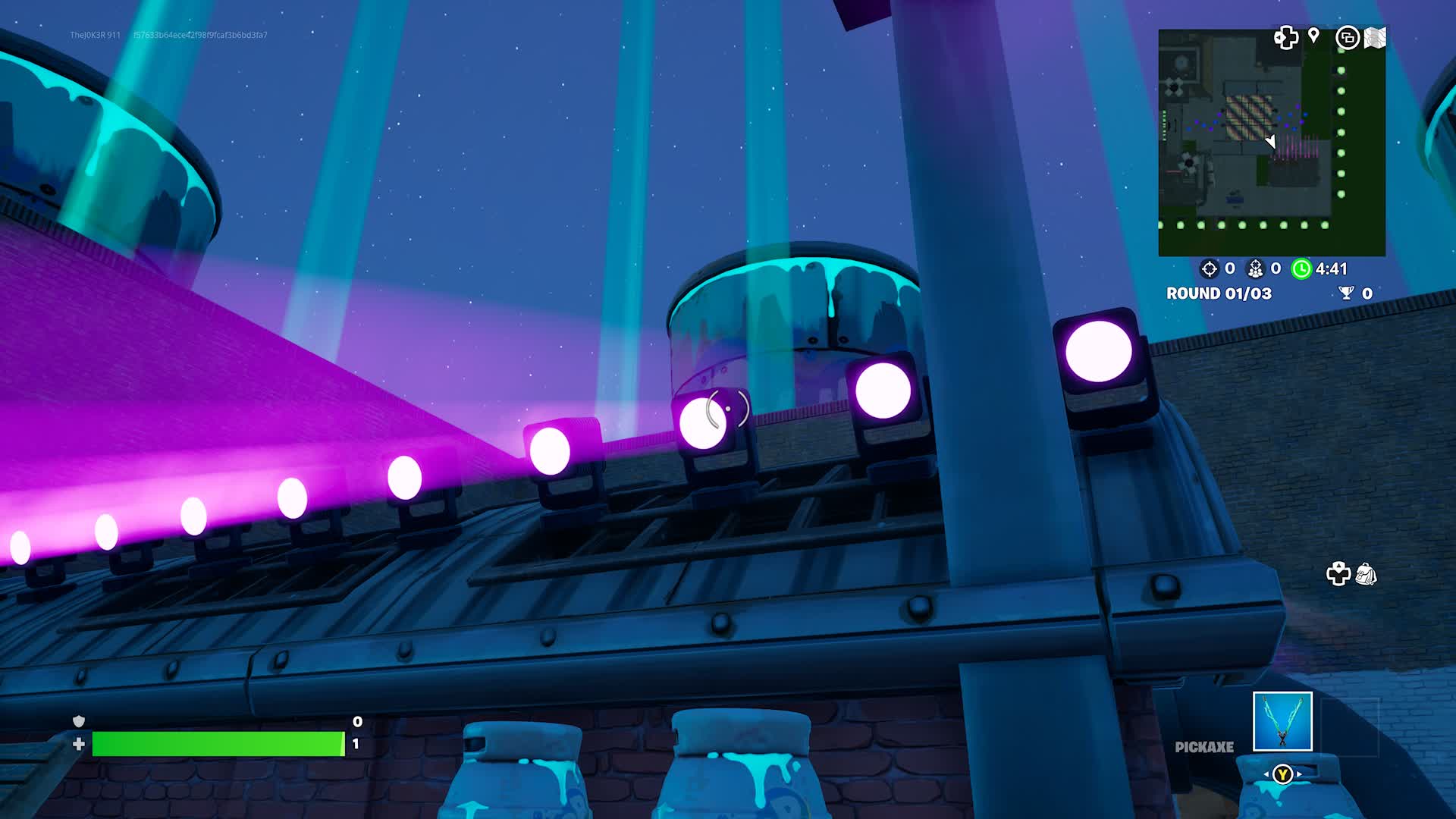This screenshot has width=1456, height=819.
Task: Click the place marker pin icon above minimap
Action: pos(1314,36)
